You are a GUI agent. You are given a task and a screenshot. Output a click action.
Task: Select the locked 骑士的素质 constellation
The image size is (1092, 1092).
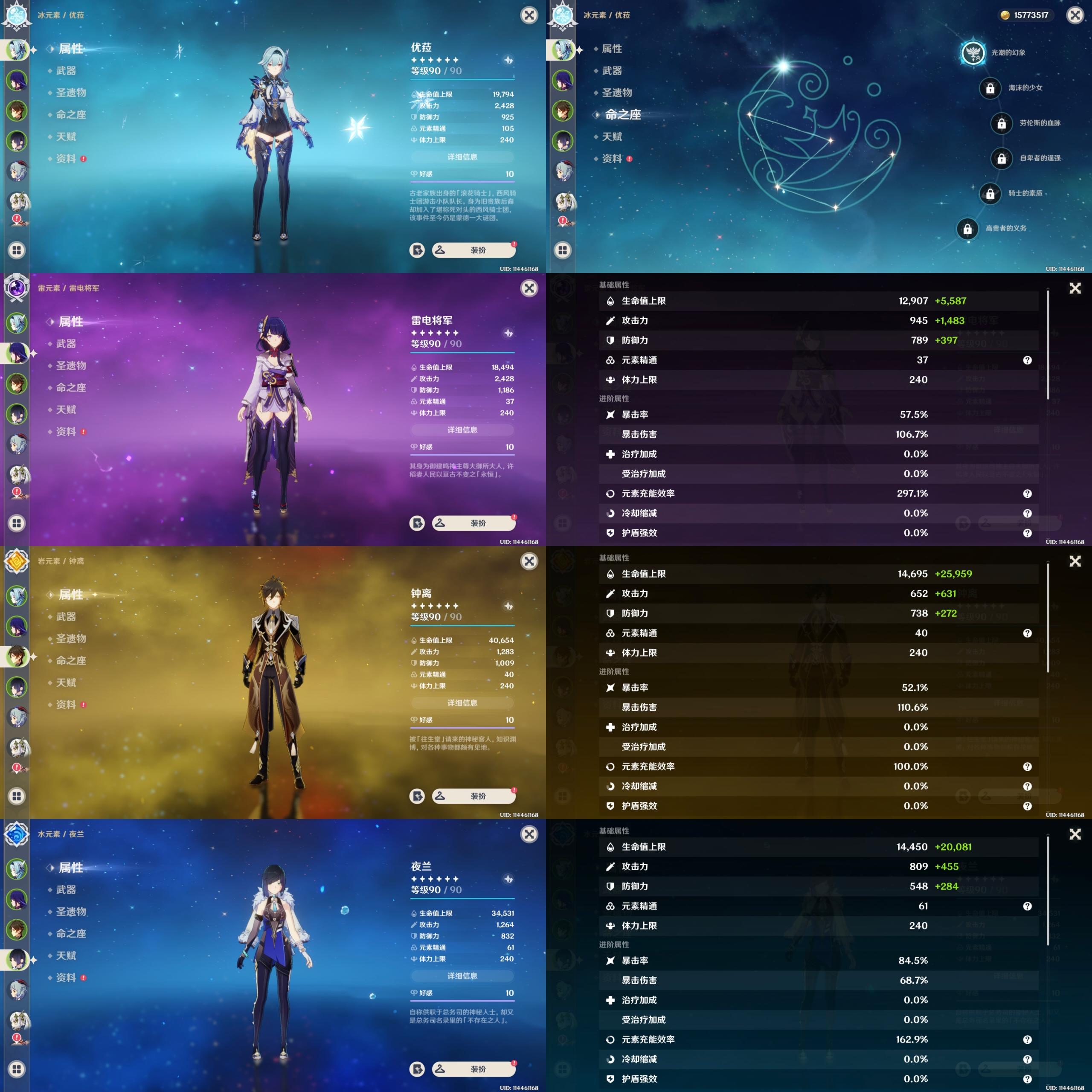point(990,193)
